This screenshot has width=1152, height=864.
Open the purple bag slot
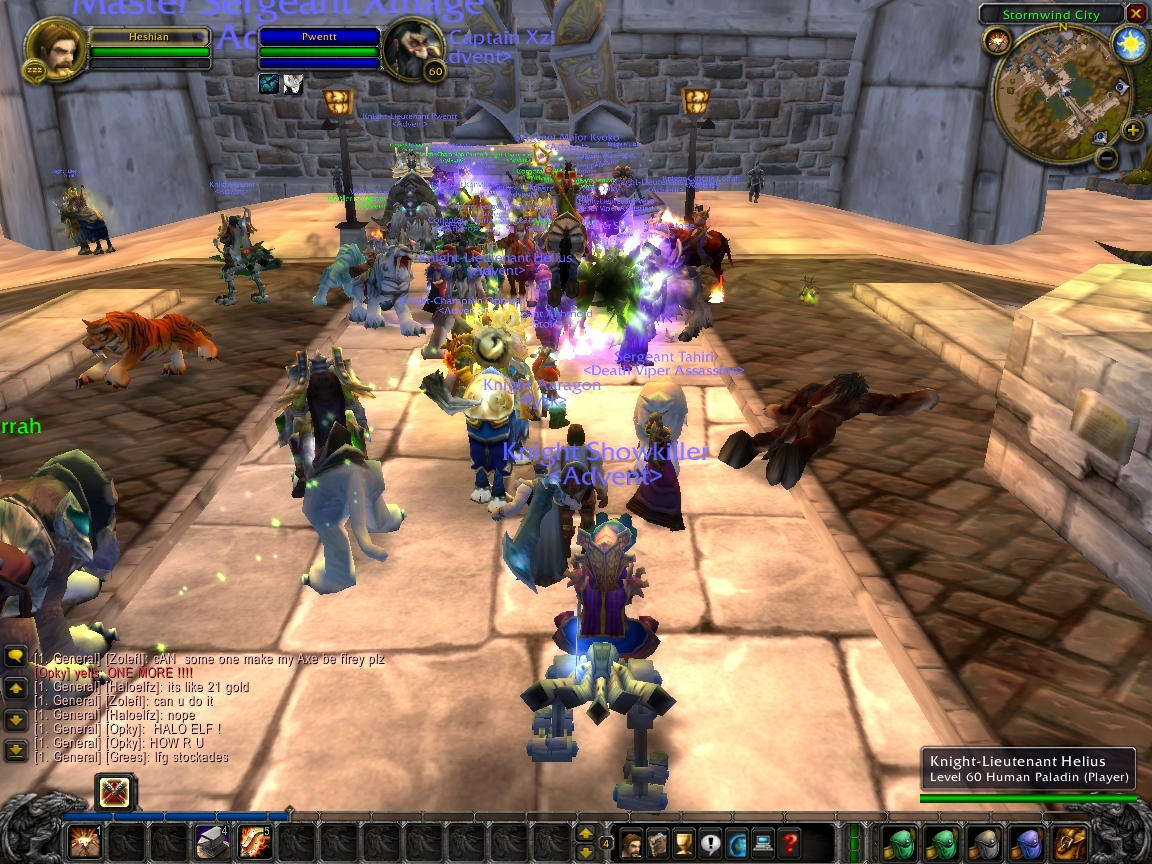[1027, 843]
